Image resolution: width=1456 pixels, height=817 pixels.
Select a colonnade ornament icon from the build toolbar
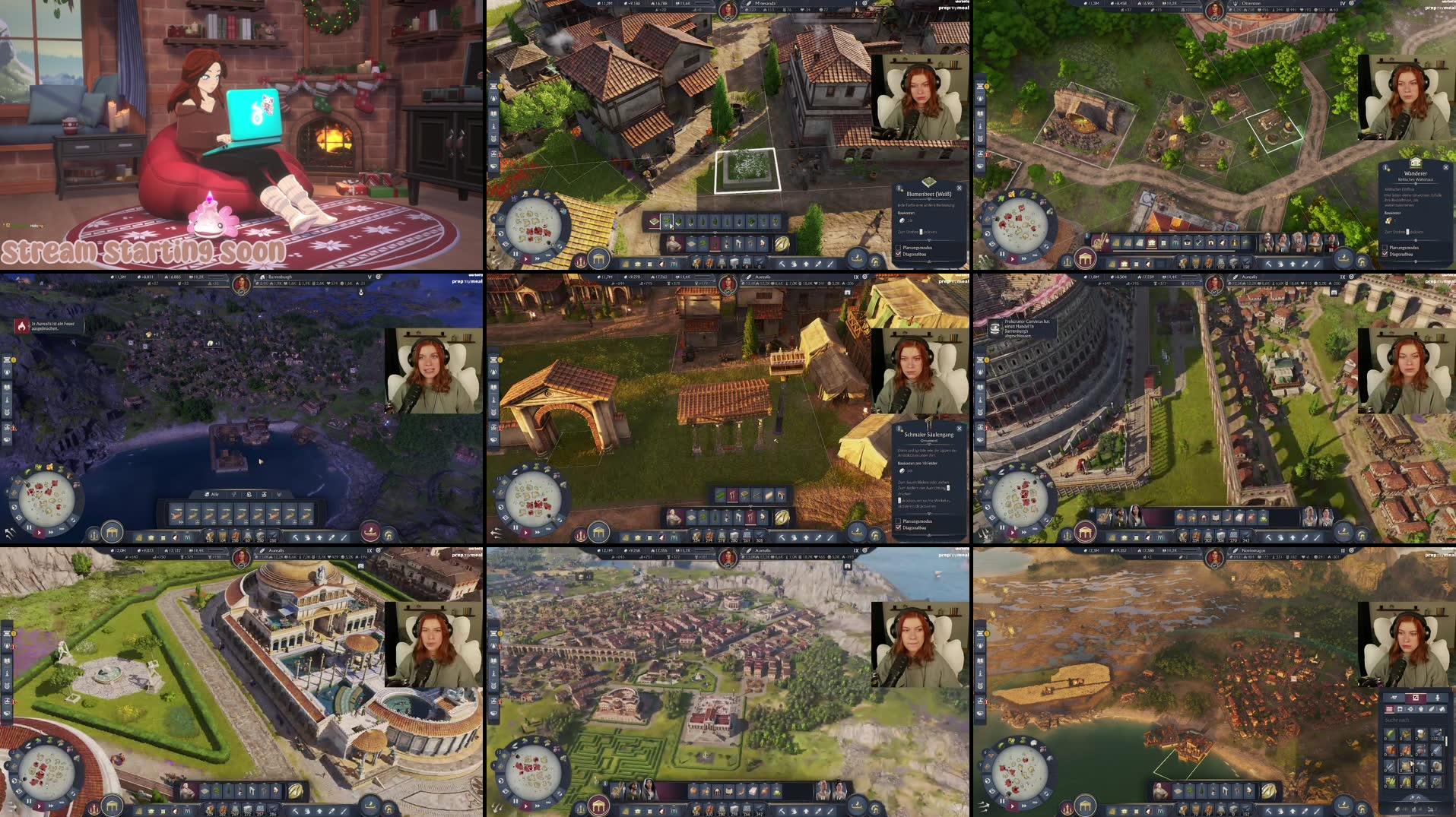(x=734, y=494)
